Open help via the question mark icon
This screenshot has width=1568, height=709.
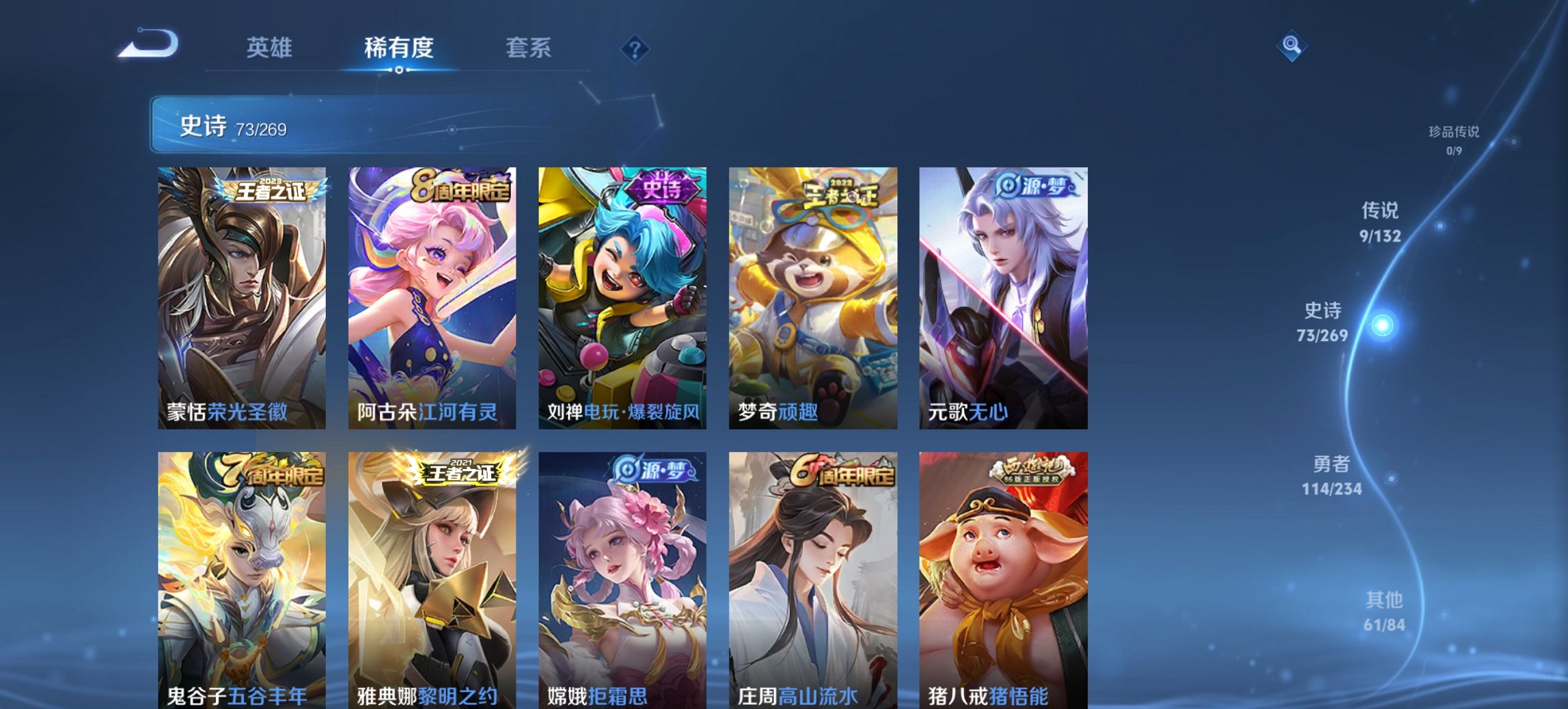coord(635,48)
